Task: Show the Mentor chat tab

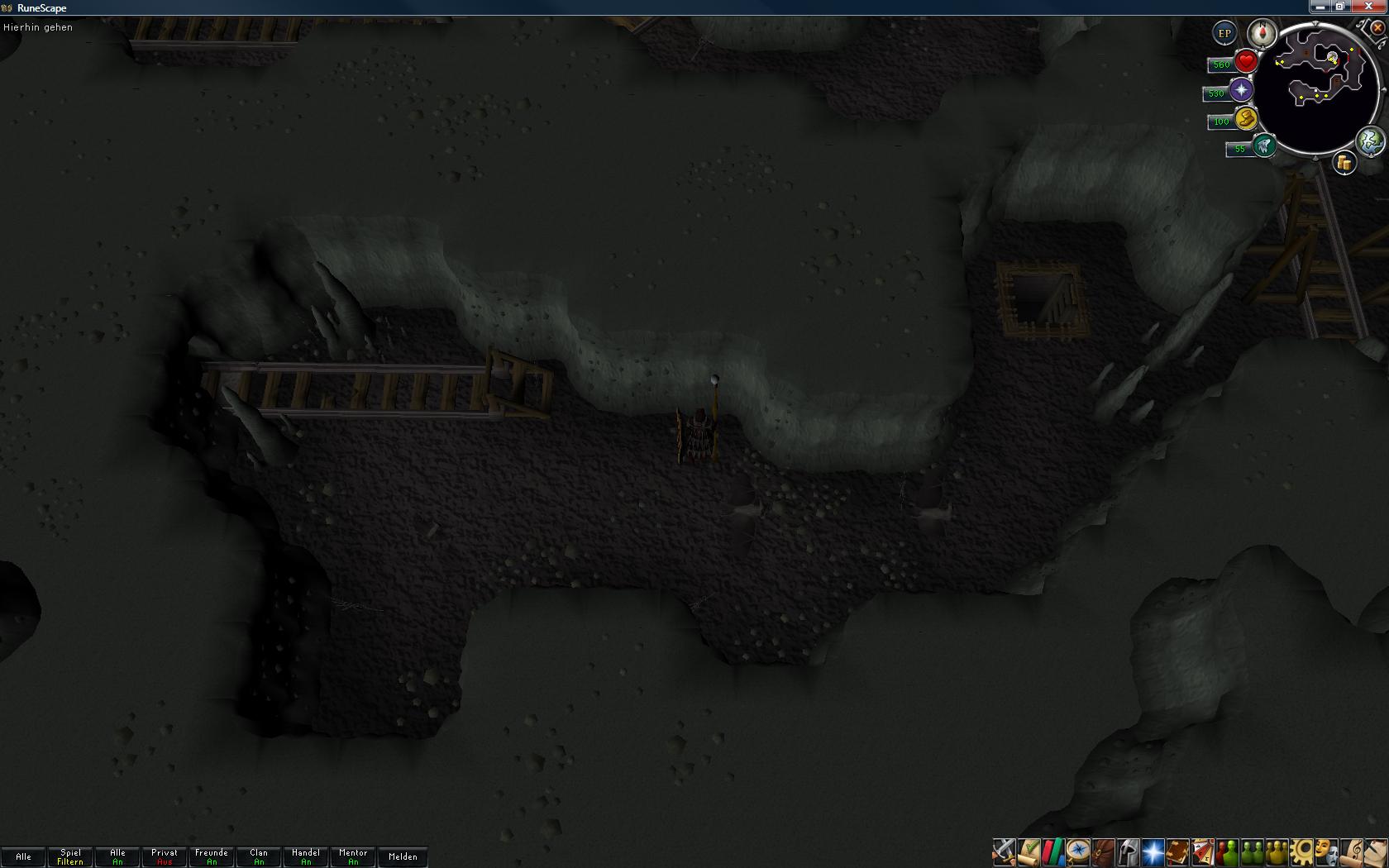Action: (353, 856)
